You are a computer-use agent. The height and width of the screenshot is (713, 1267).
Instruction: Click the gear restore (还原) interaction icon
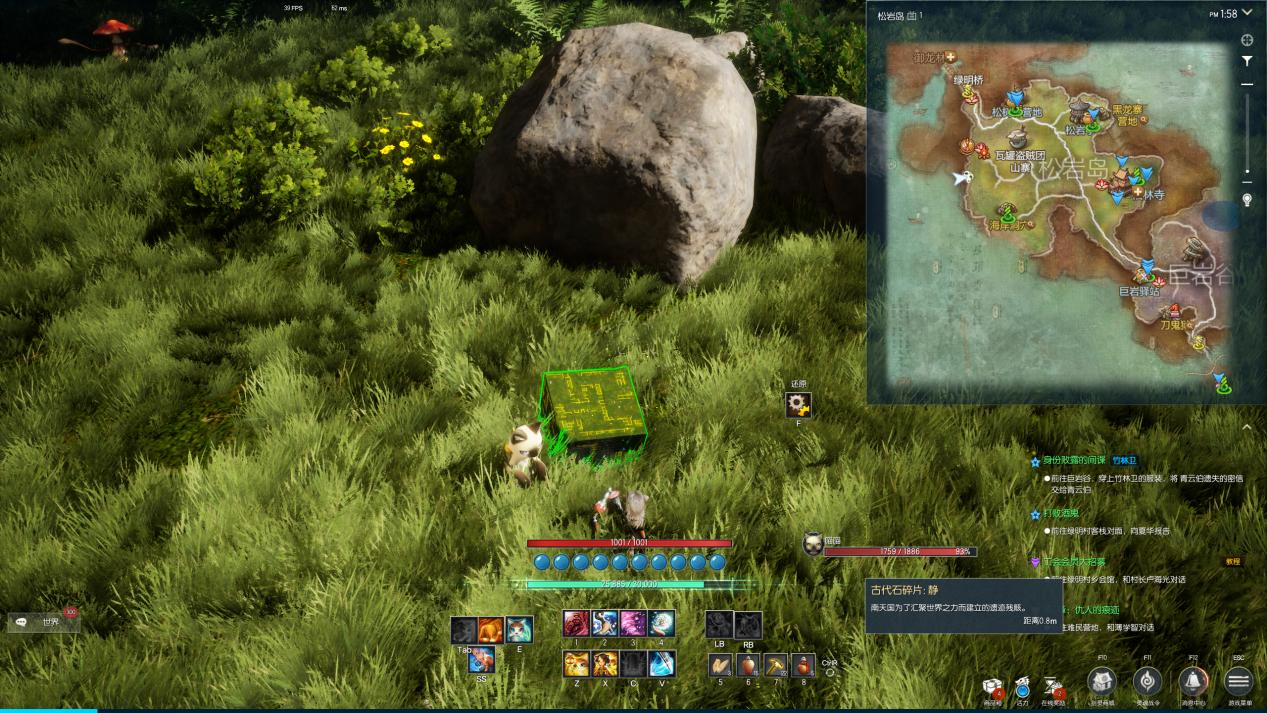tap(797, 405)
